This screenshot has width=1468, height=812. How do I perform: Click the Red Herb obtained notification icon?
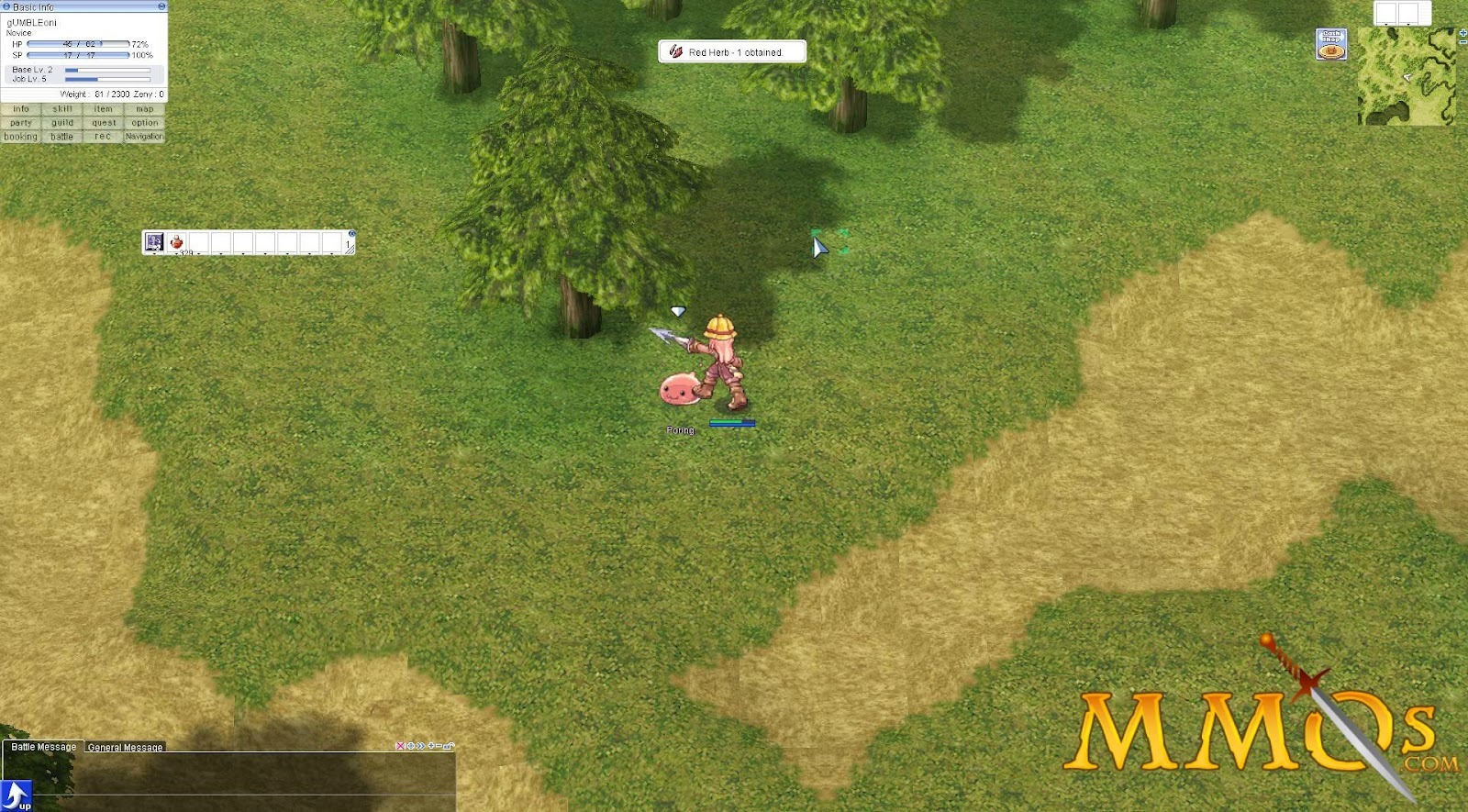(676, 50)
